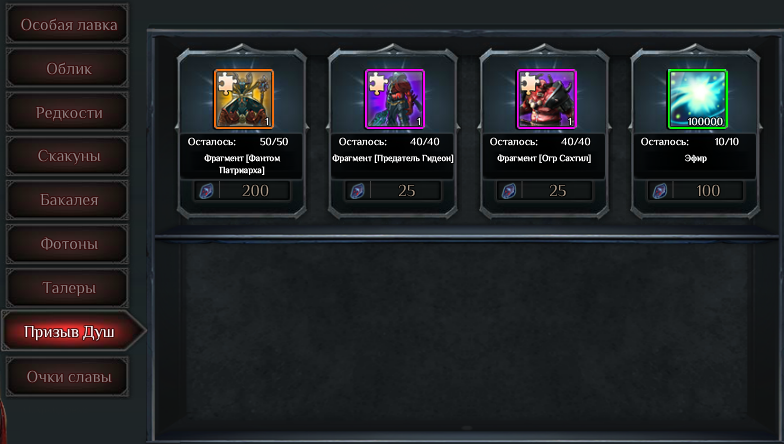The image size is (784, 444).
Task: Purchase Огр Сахтил fragment for 25
Action: point(546,191)
